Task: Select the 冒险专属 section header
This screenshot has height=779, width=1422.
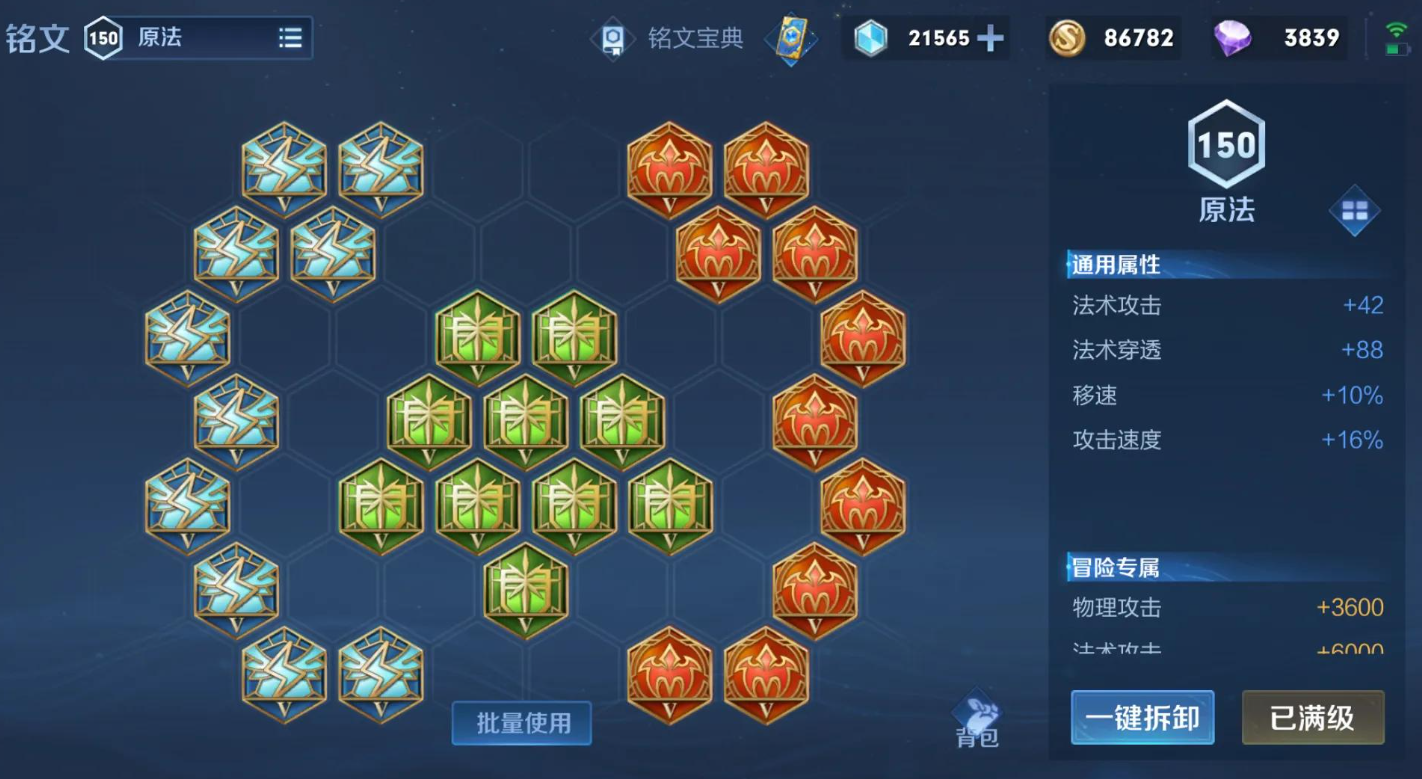Action: click(x=1116, y=567)
